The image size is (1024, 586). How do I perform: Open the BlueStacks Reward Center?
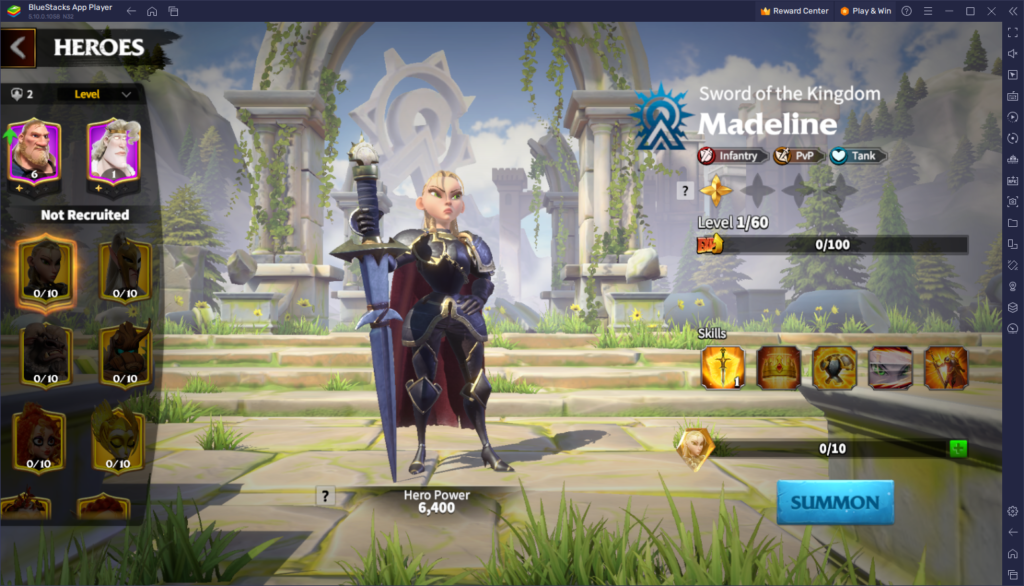[795, 11]
